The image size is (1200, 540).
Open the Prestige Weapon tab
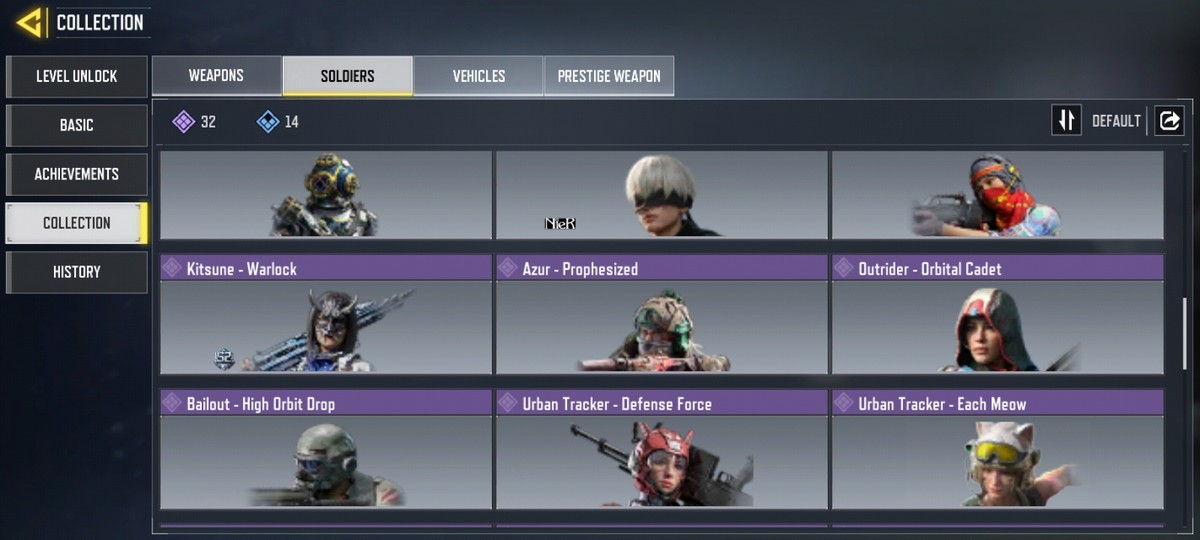pyautogui.click(x=609, y=76)
